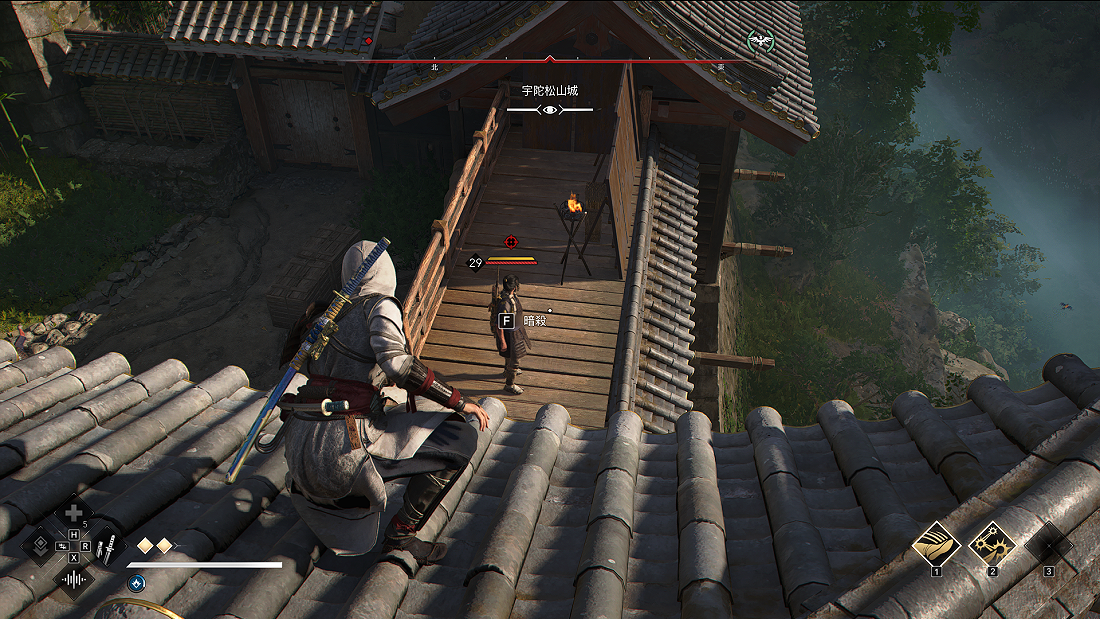Choose the weapon swap katana slot
This screenshot has width=1100, height=619.
pos(107,546)
